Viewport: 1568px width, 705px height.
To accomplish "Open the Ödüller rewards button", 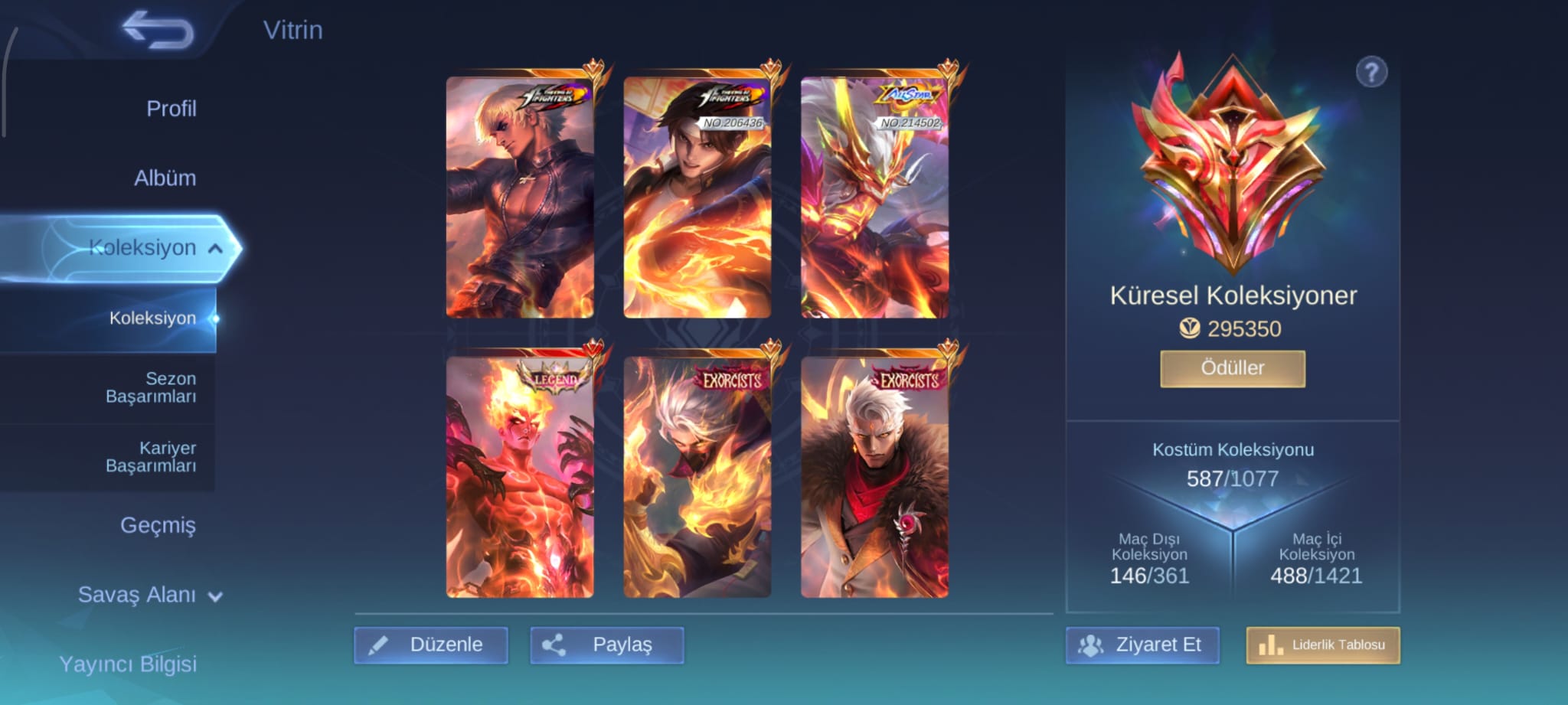I will click(1232, 368).
